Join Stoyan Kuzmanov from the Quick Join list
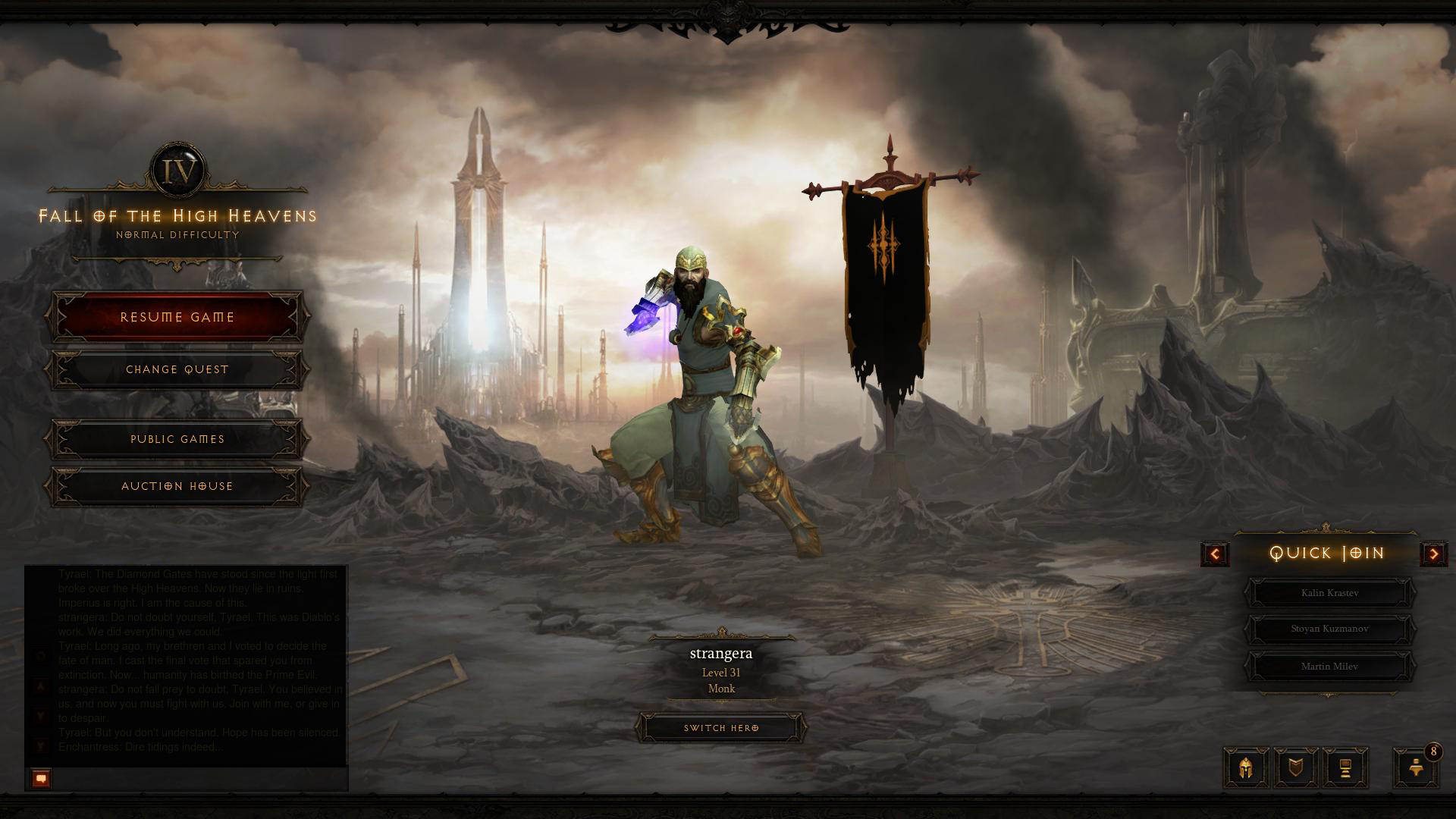This screenshot has height=819, width=1456. click(1329, 629)
